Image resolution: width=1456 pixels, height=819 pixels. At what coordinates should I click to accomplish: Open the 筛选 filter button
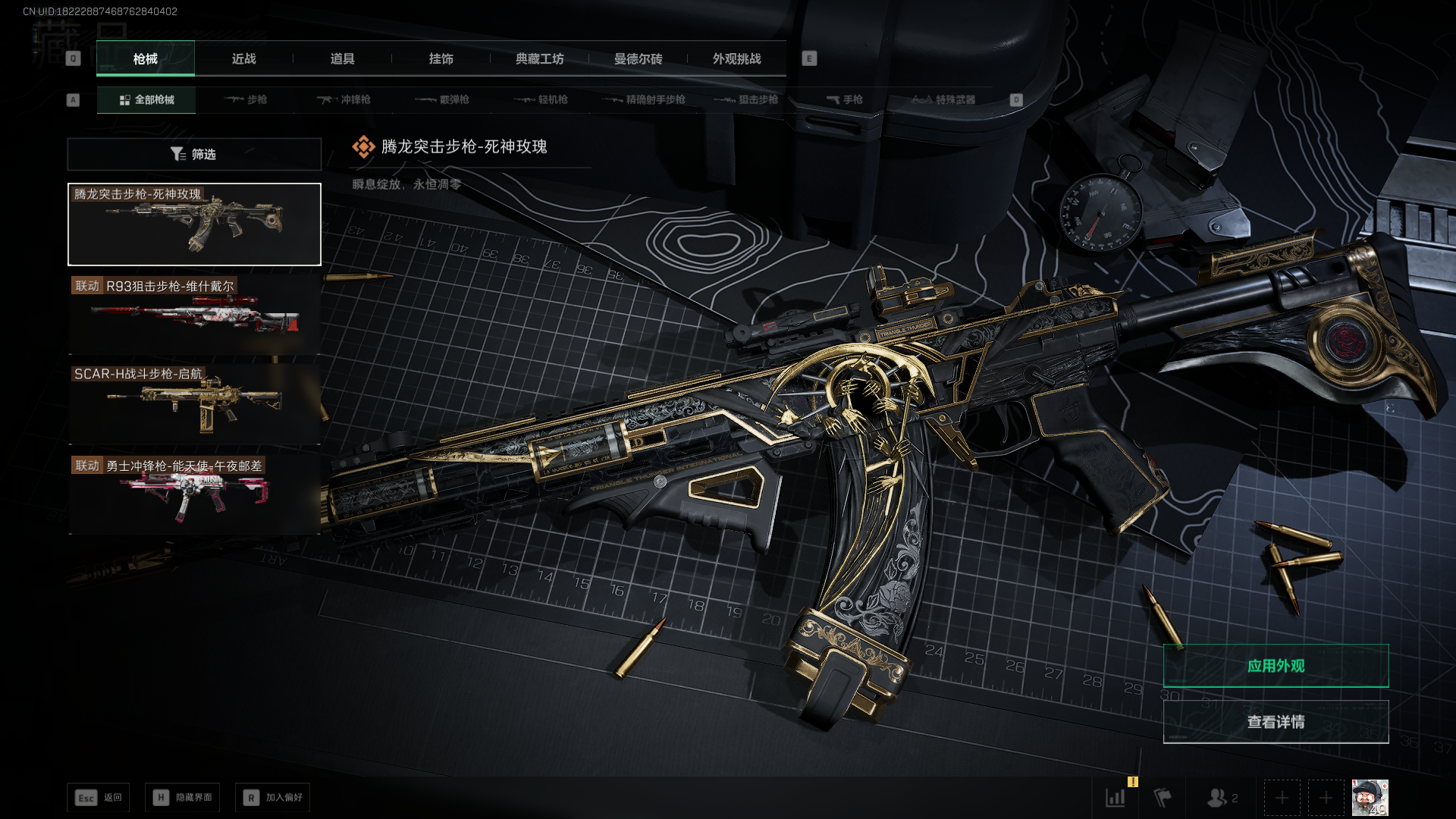click(194, 155)
